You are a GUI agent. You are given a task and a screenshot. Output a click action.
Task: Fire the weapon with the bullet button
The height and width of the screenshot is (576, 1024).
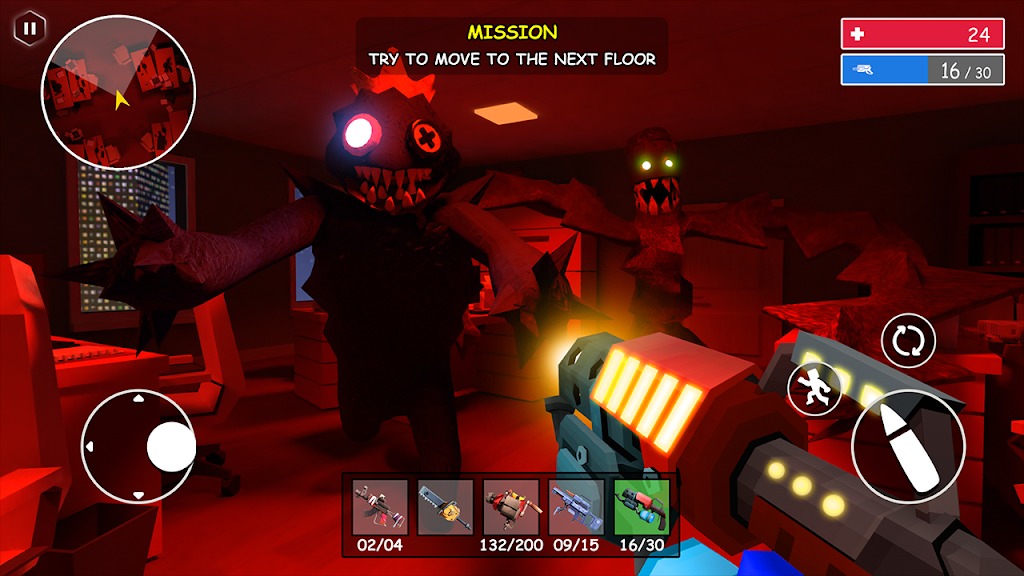[x=908, y=446]
